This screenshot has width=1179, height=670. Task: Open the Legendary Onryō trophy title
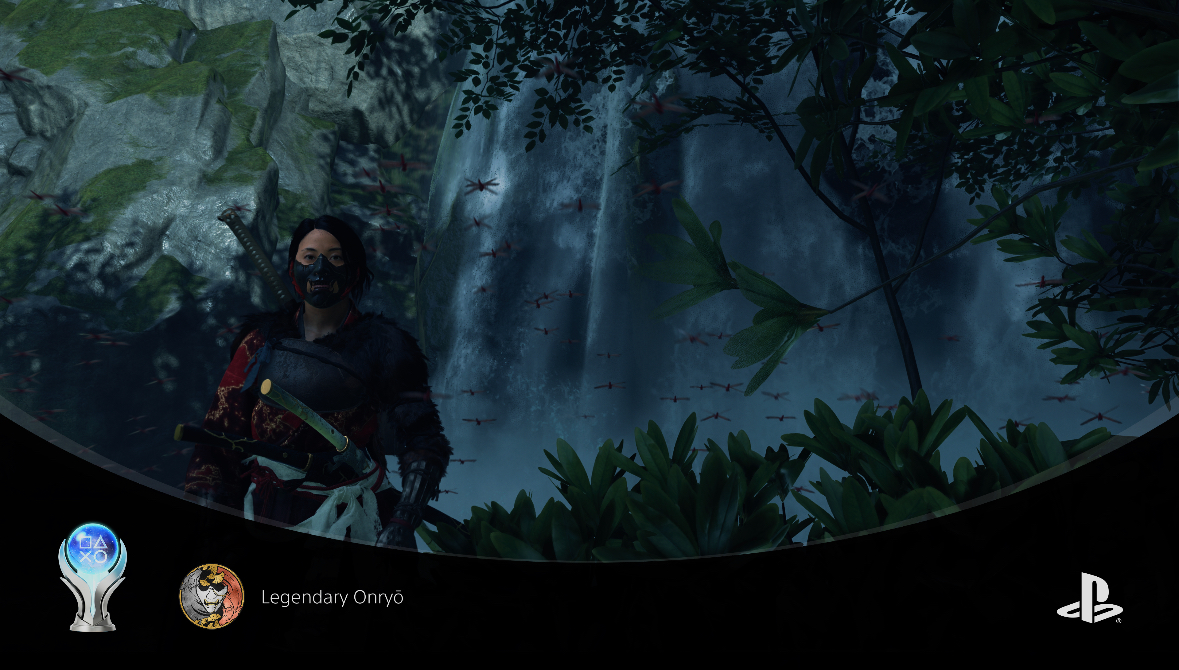332,597
